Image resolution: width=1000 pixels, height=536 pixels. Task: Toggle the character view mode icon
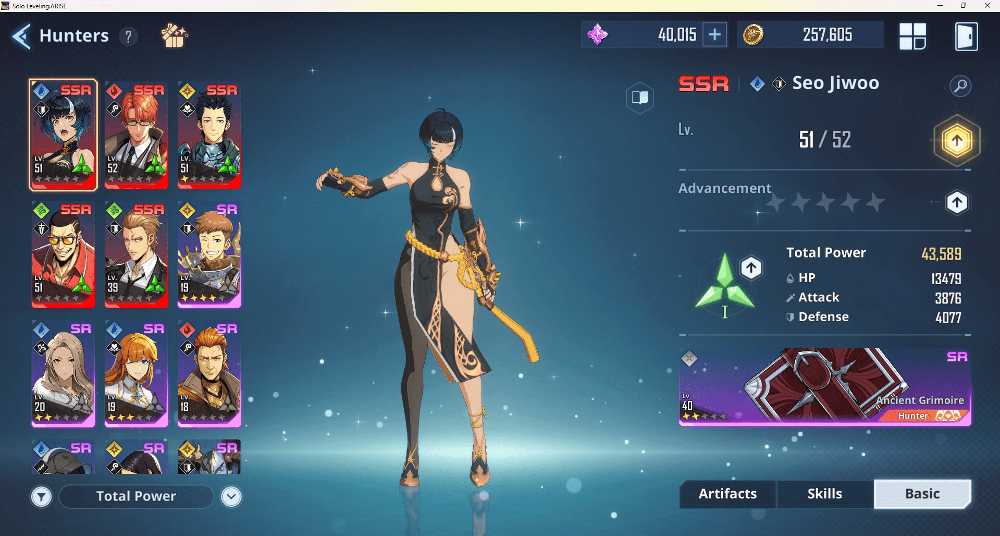tap(639, 97)
